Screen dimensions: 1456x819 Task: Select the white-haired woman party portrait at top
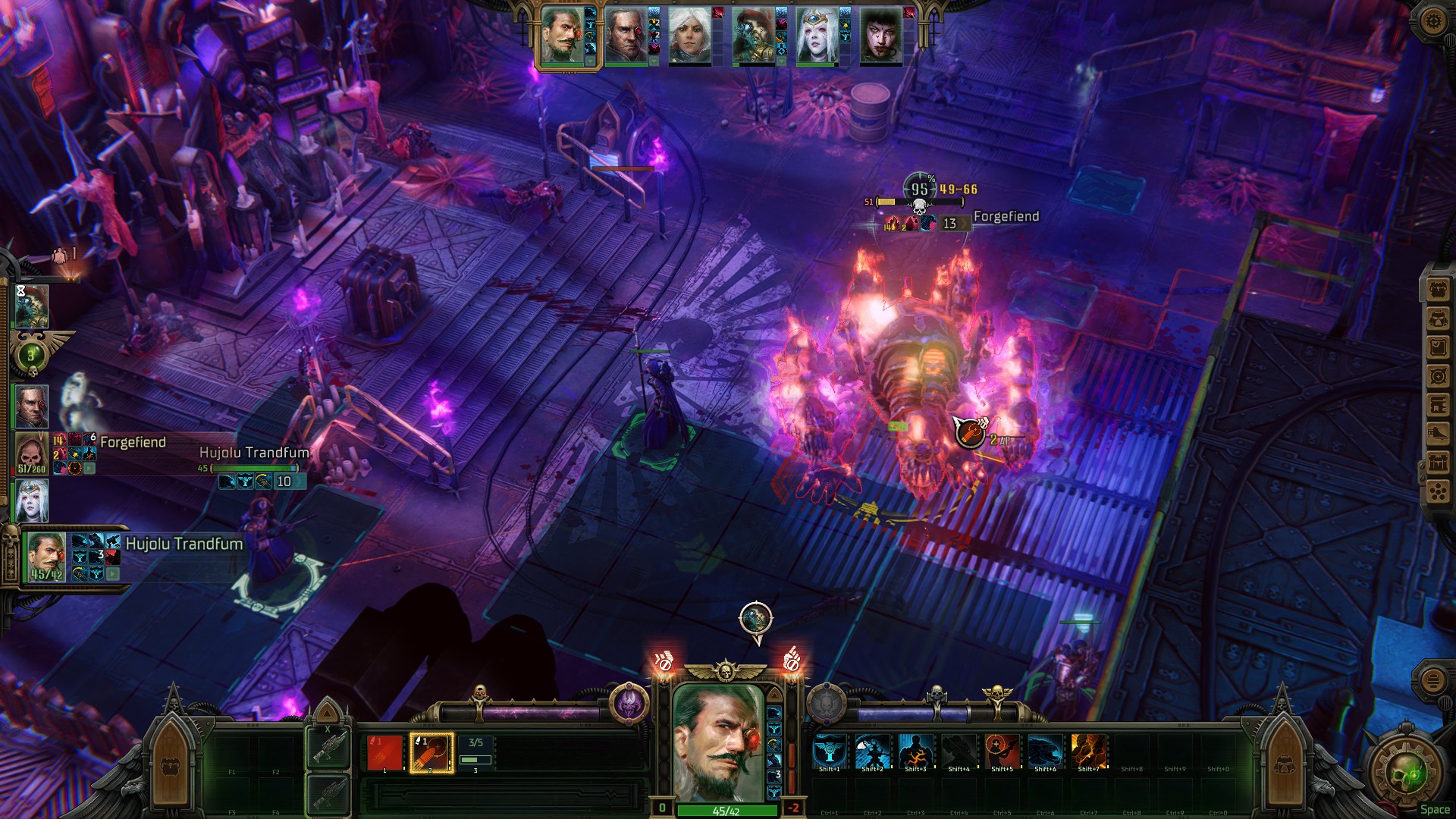pos(689,36)
